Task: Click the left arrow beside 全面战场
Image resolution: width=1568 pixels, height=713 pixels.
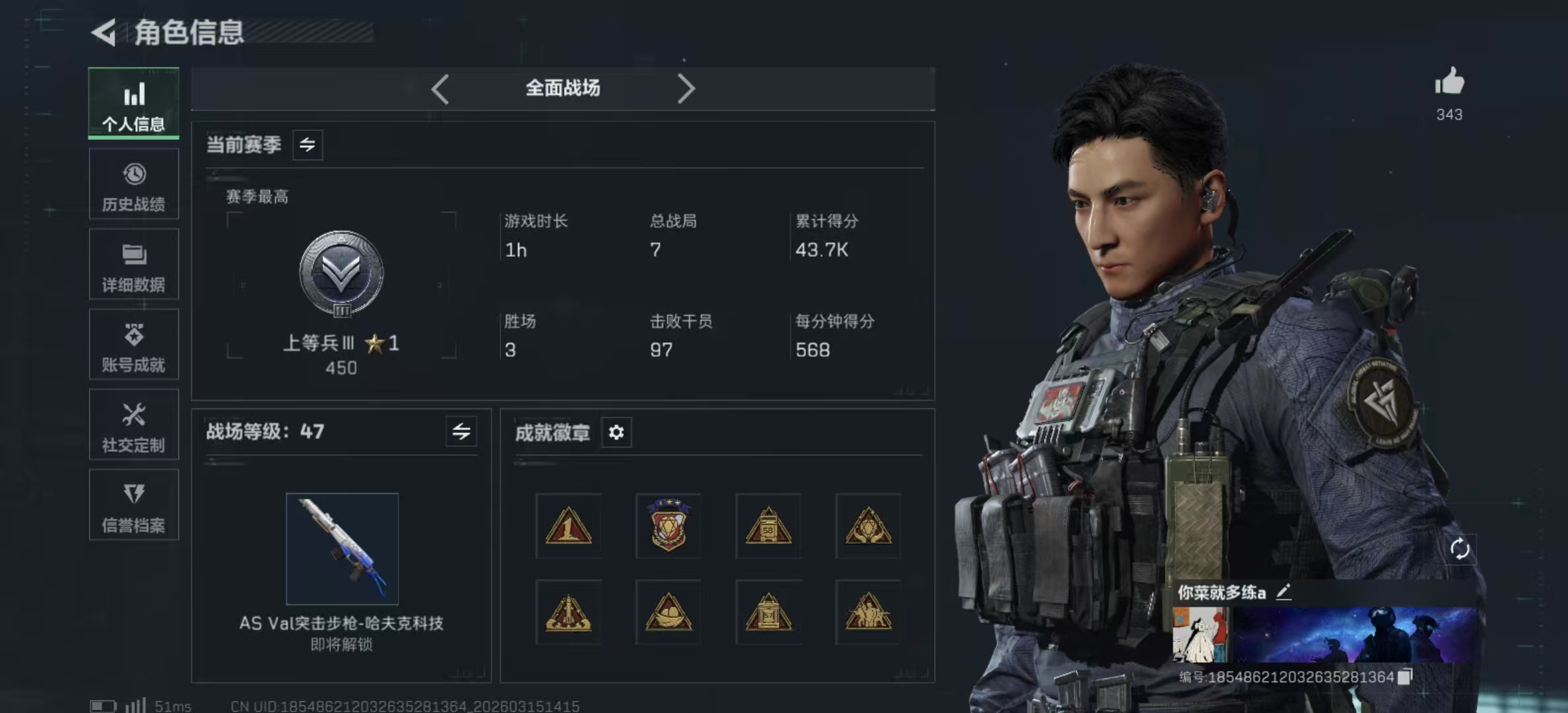Action: coord(440,88)
